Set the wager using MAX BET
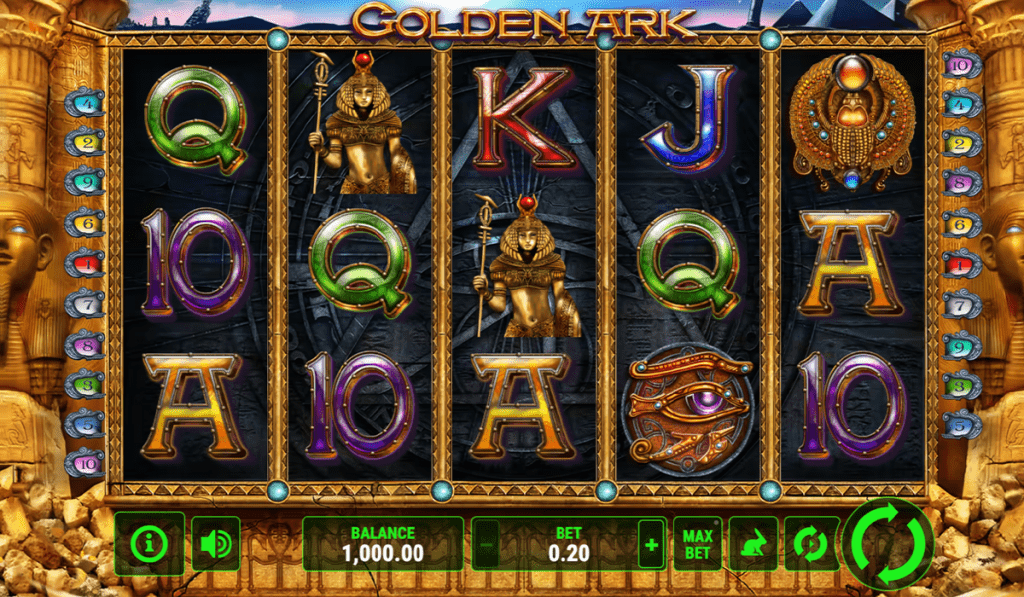This screenshot has height=597, width=1024. [x=698, y=543]
